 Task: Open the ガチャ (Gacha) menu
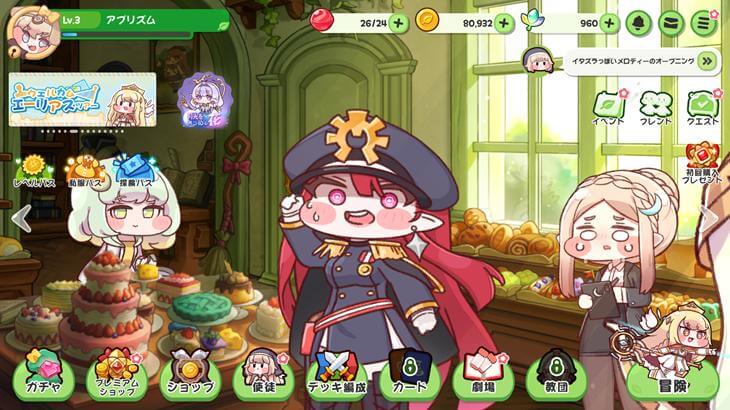coord(42,376)
